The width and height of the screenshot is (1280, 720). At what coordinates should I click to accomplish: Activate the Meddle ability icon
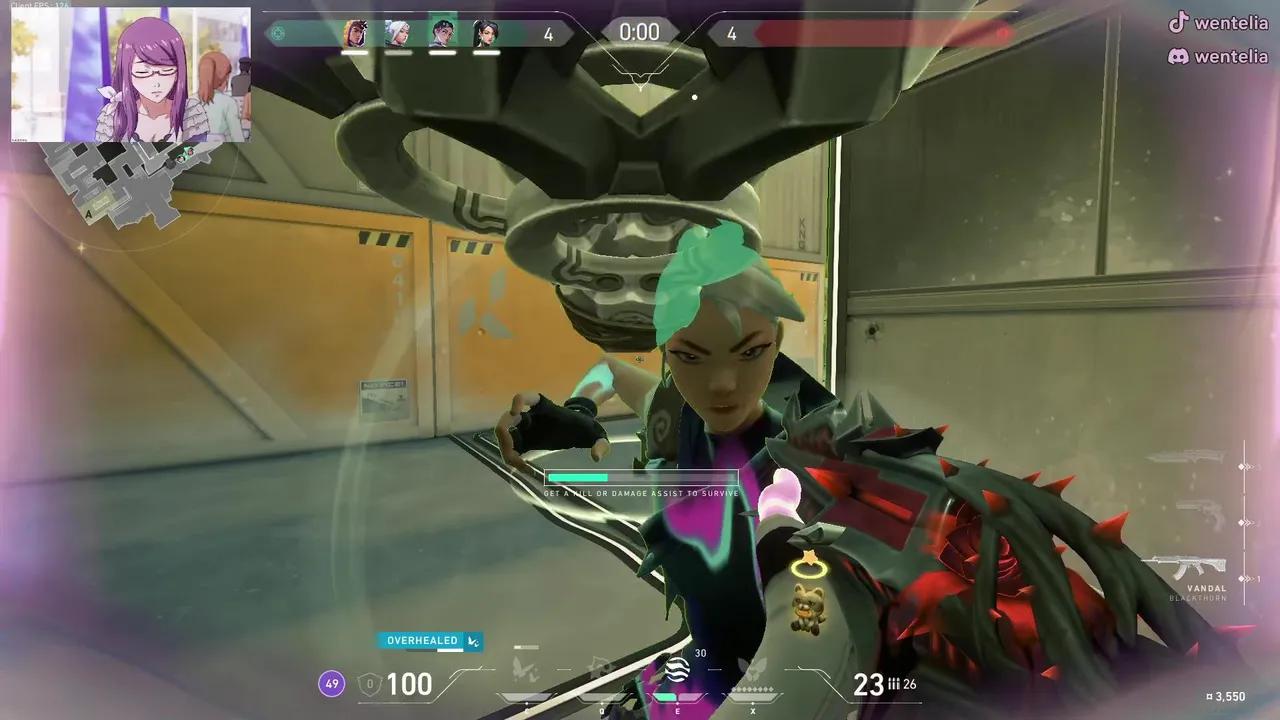(x=600, y=668)
